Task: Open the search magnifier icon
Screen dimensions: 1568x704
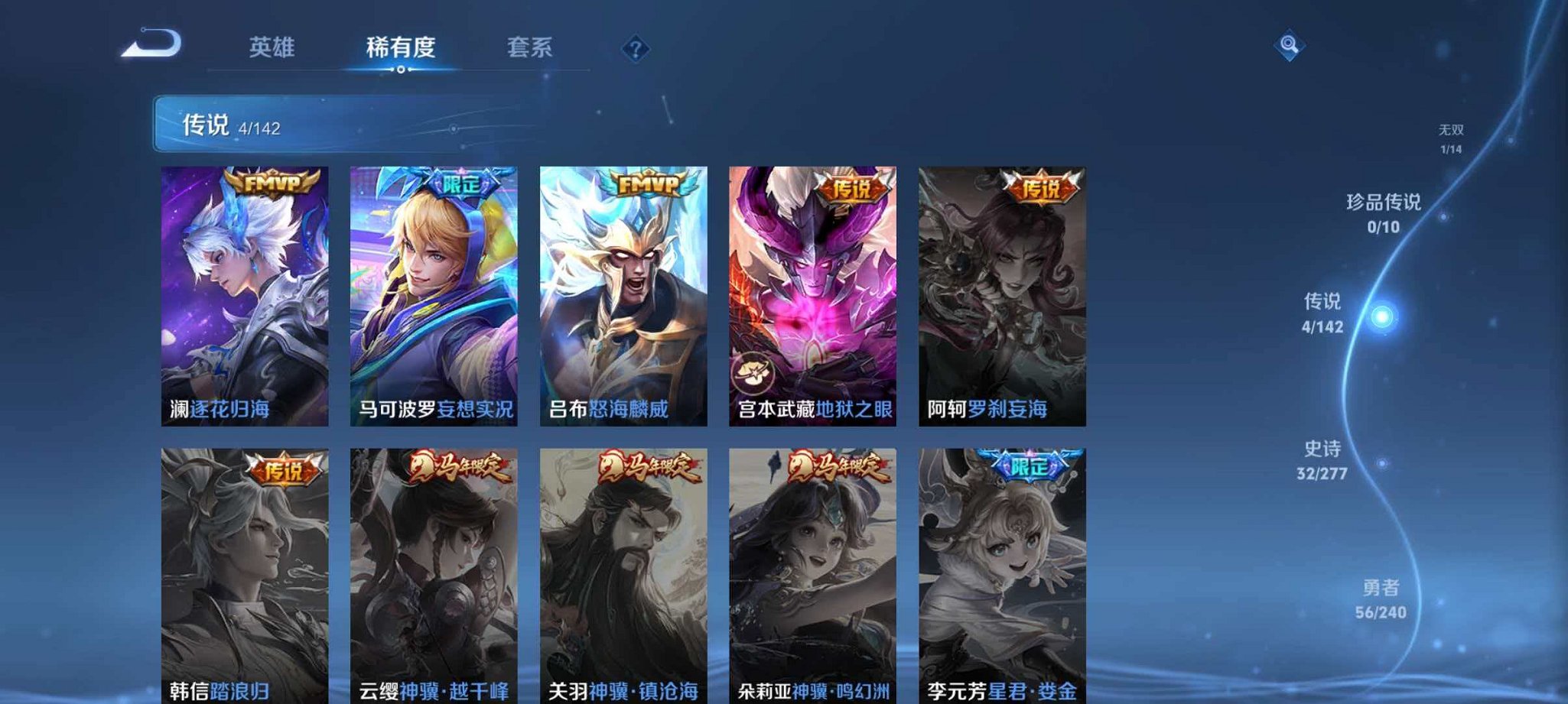Action: click(1289, 46)
